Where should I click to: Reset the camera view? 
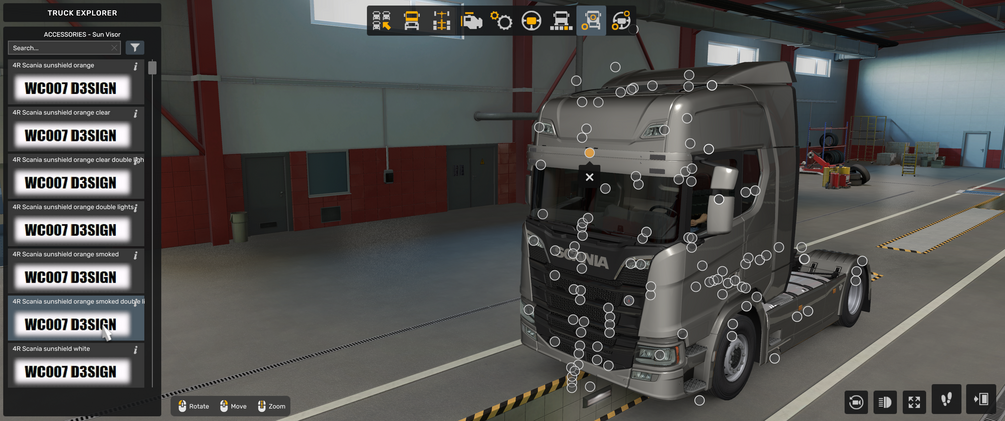point(855,401)
